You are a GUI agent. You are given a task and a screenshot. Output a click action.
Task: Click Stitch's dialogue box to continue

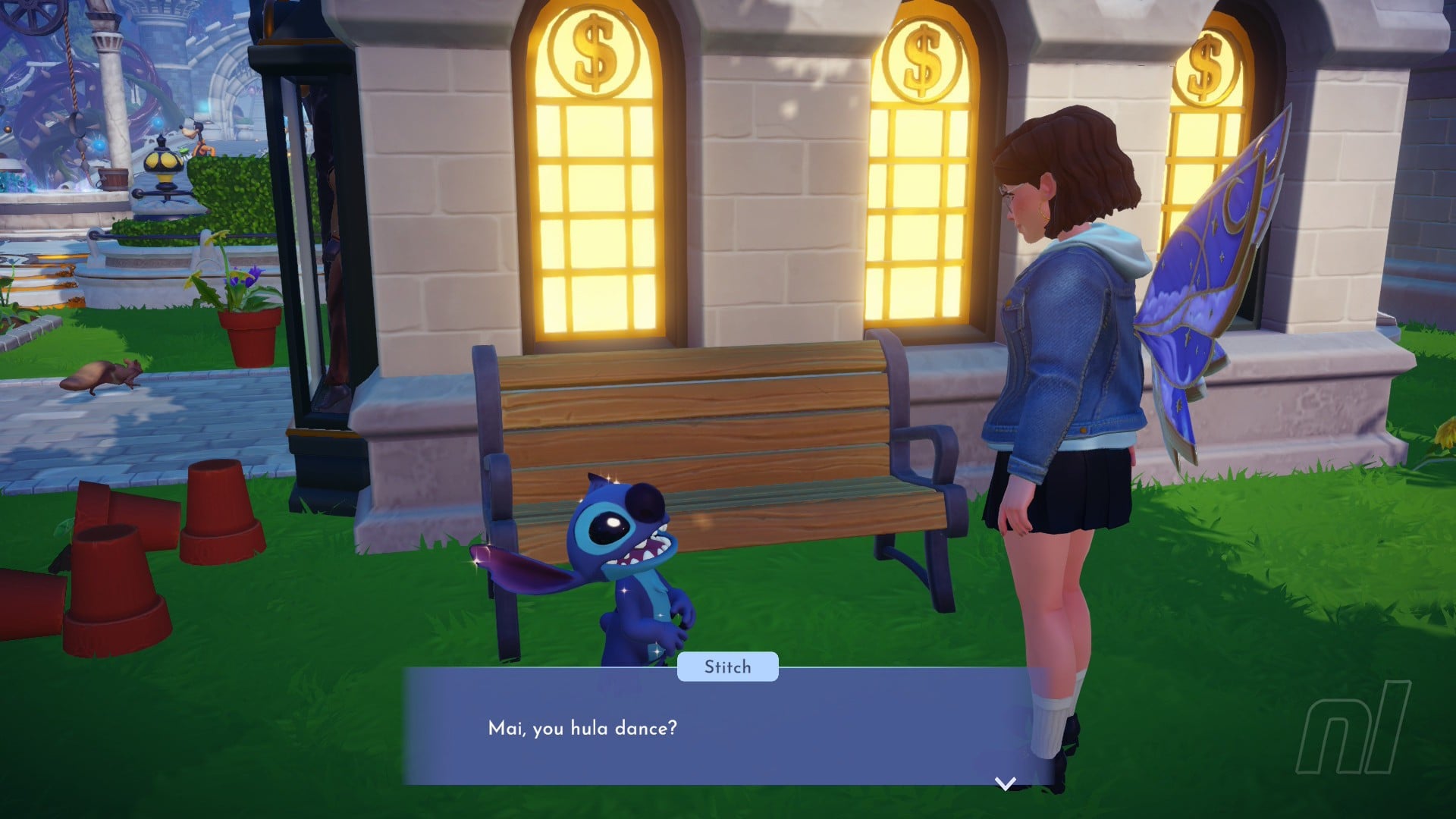pyautogui.click(x=720, y=728)
